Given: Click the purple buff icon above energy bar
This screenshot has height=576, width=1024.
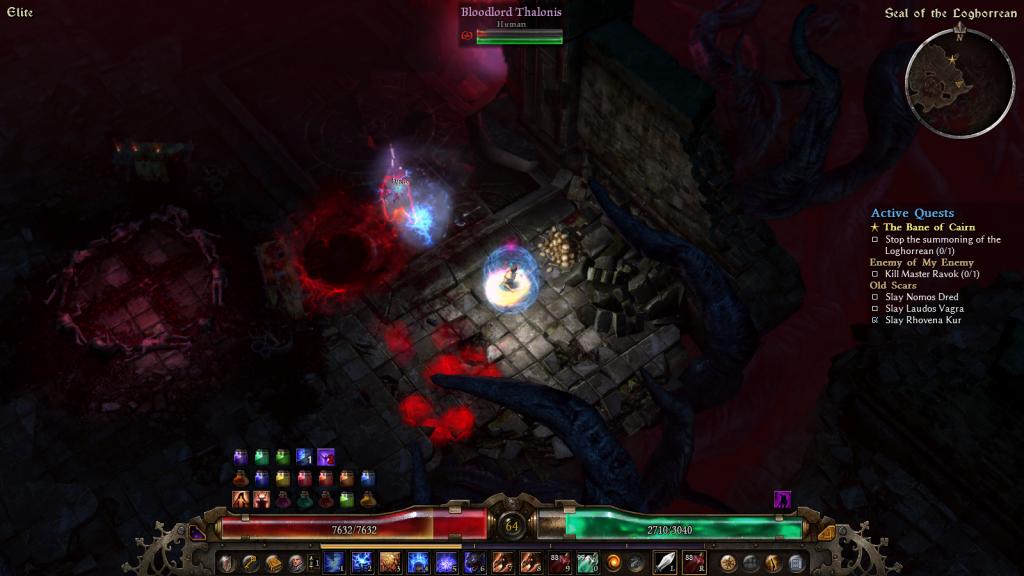Looking at the screenshot, I should tap(783, 498).
